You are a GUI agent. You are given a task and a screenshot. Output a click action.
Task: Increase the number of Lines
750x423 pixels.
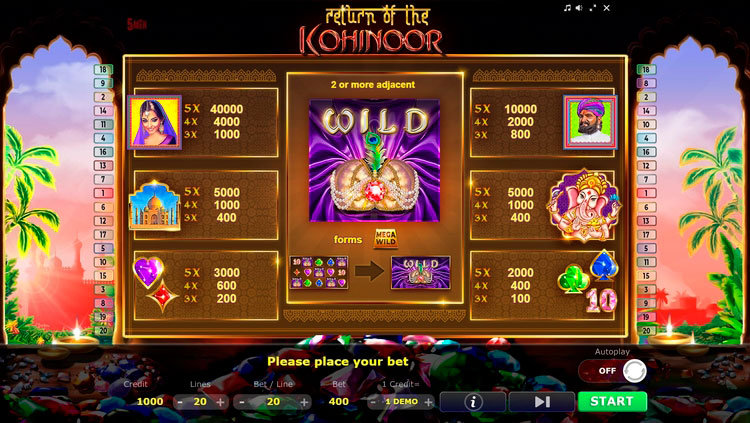click(x=220, y=402)
